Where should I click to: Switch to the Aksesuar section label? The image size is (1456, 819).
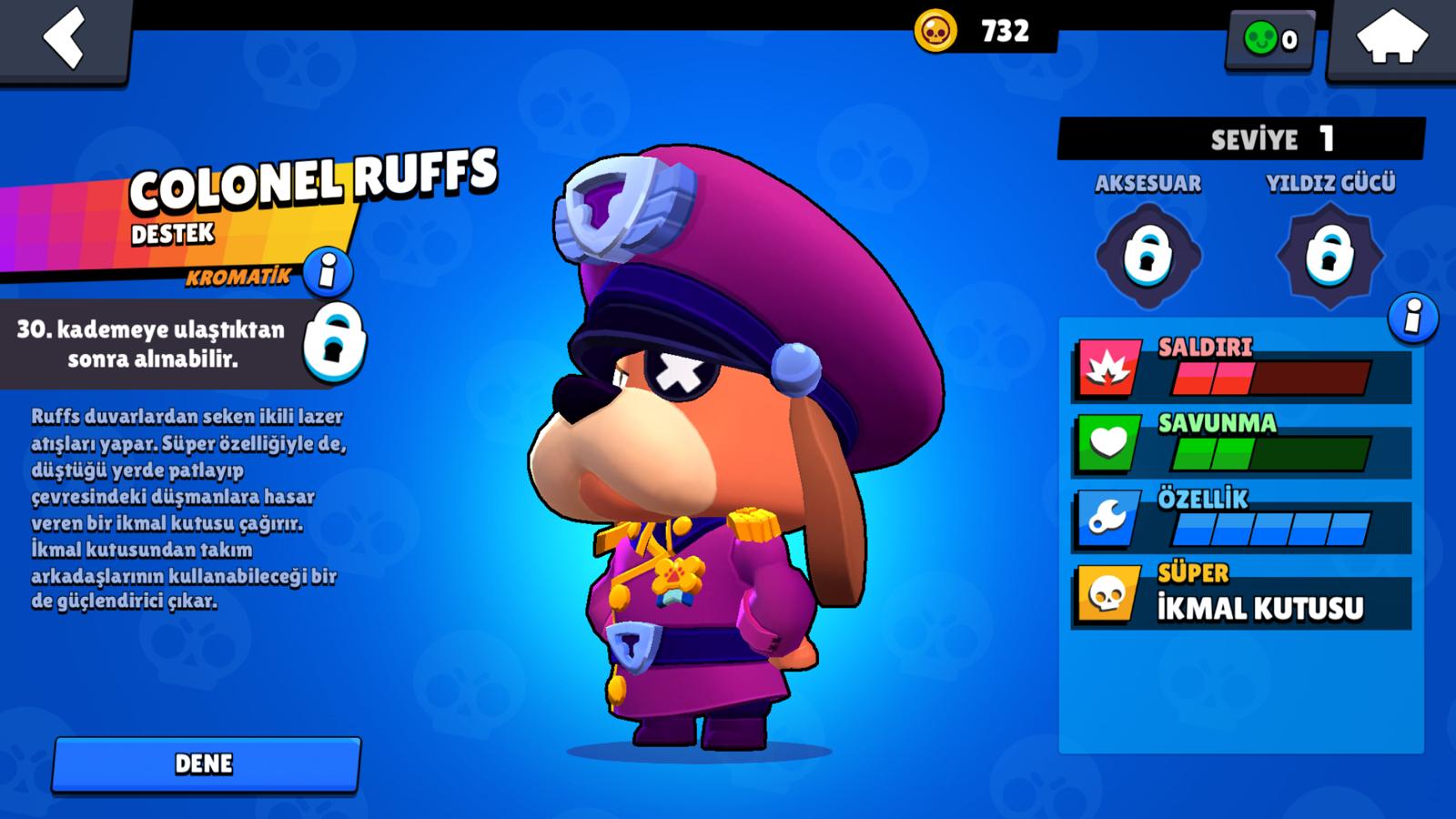pyautogui.click(x=1148, y=184)
